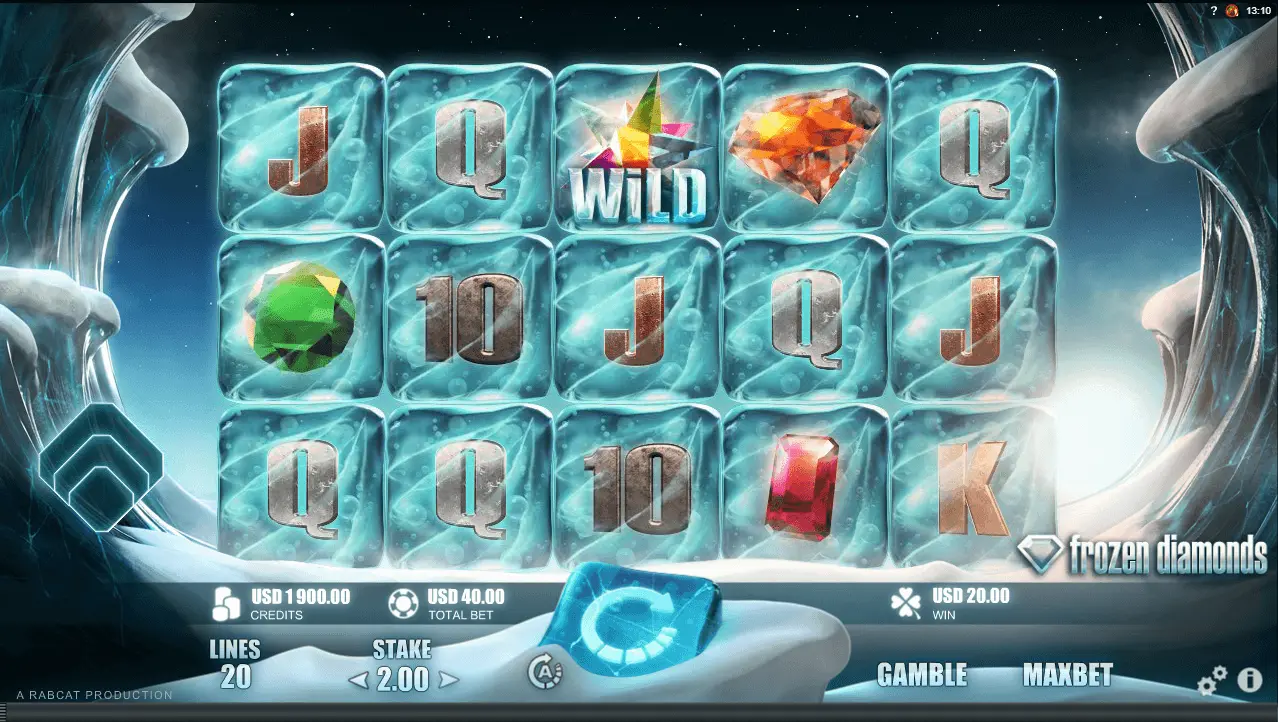Open the settings gears
Image resolution: width=1278 pixels, height=722 pixels.
pyautogui.click(x=1212, y=682)
